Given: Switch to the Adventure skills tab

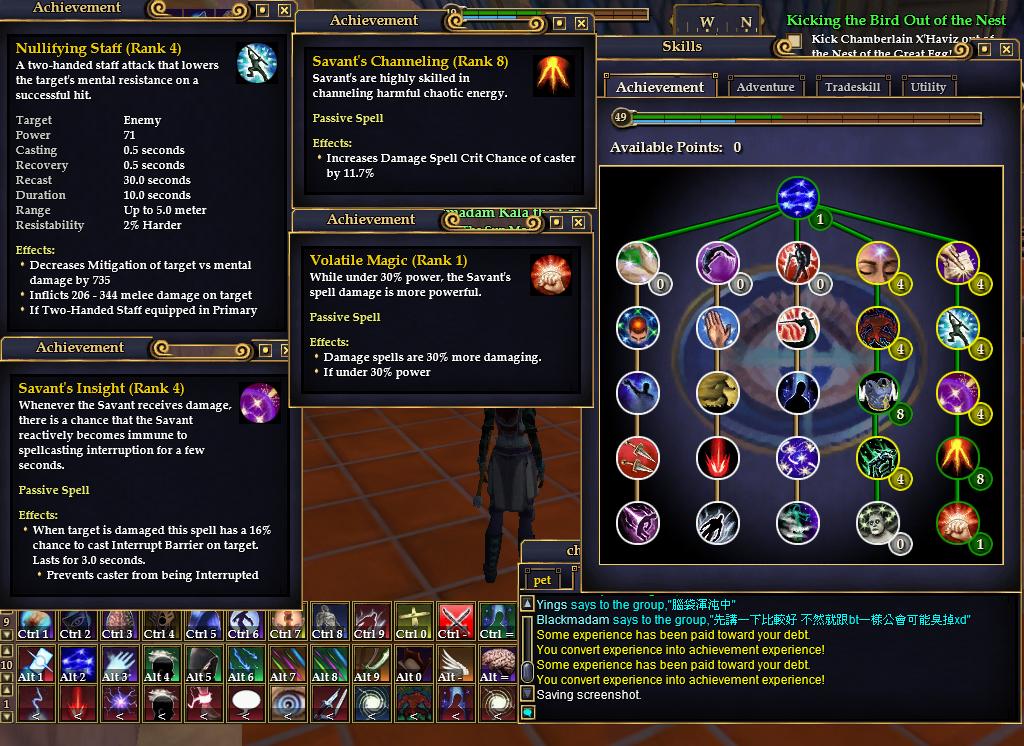Looking at the screenshot, I should tap(765, 87).
